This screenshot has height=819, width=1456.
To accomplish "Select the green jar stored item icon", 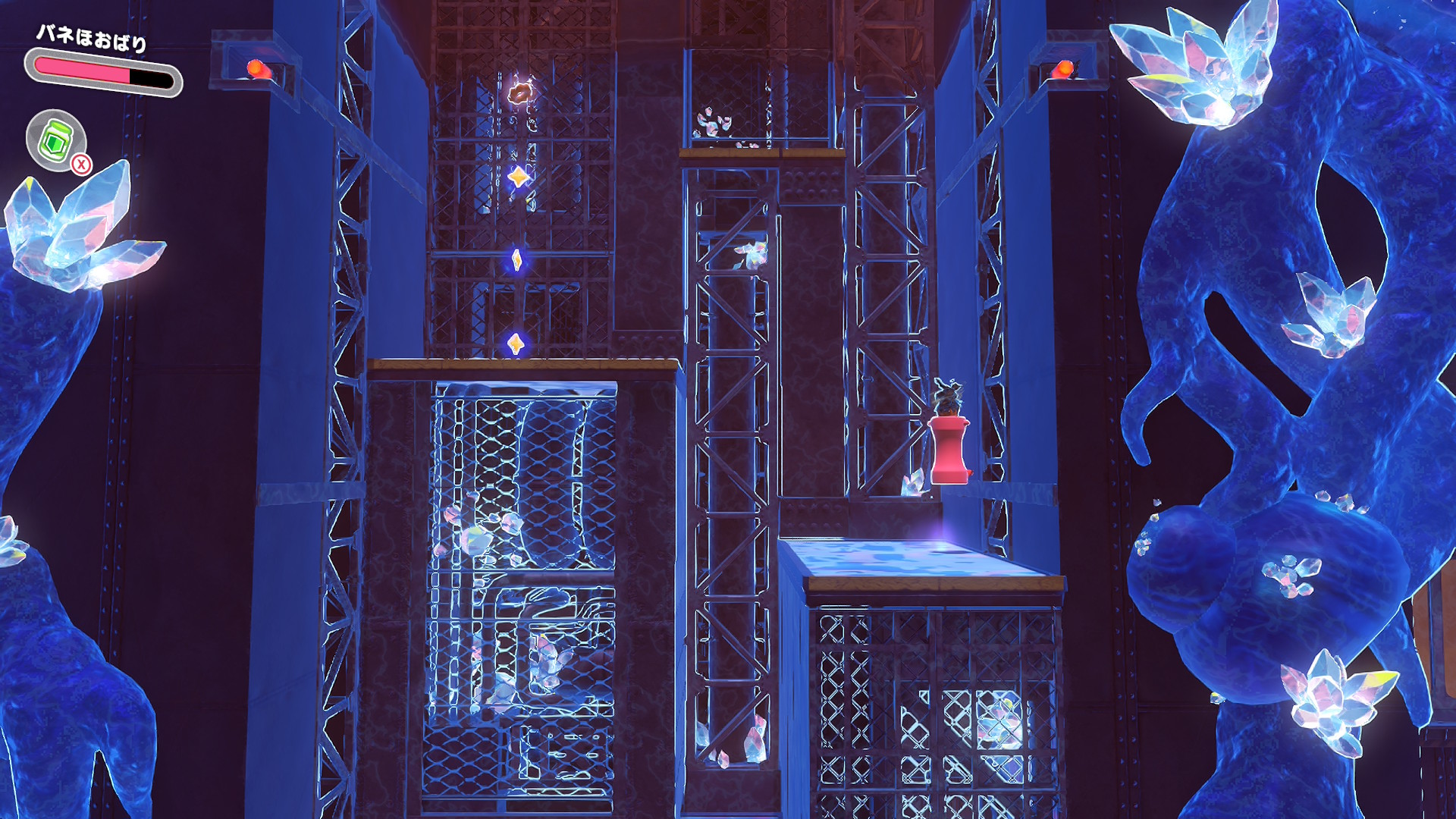I will [55, 140].
